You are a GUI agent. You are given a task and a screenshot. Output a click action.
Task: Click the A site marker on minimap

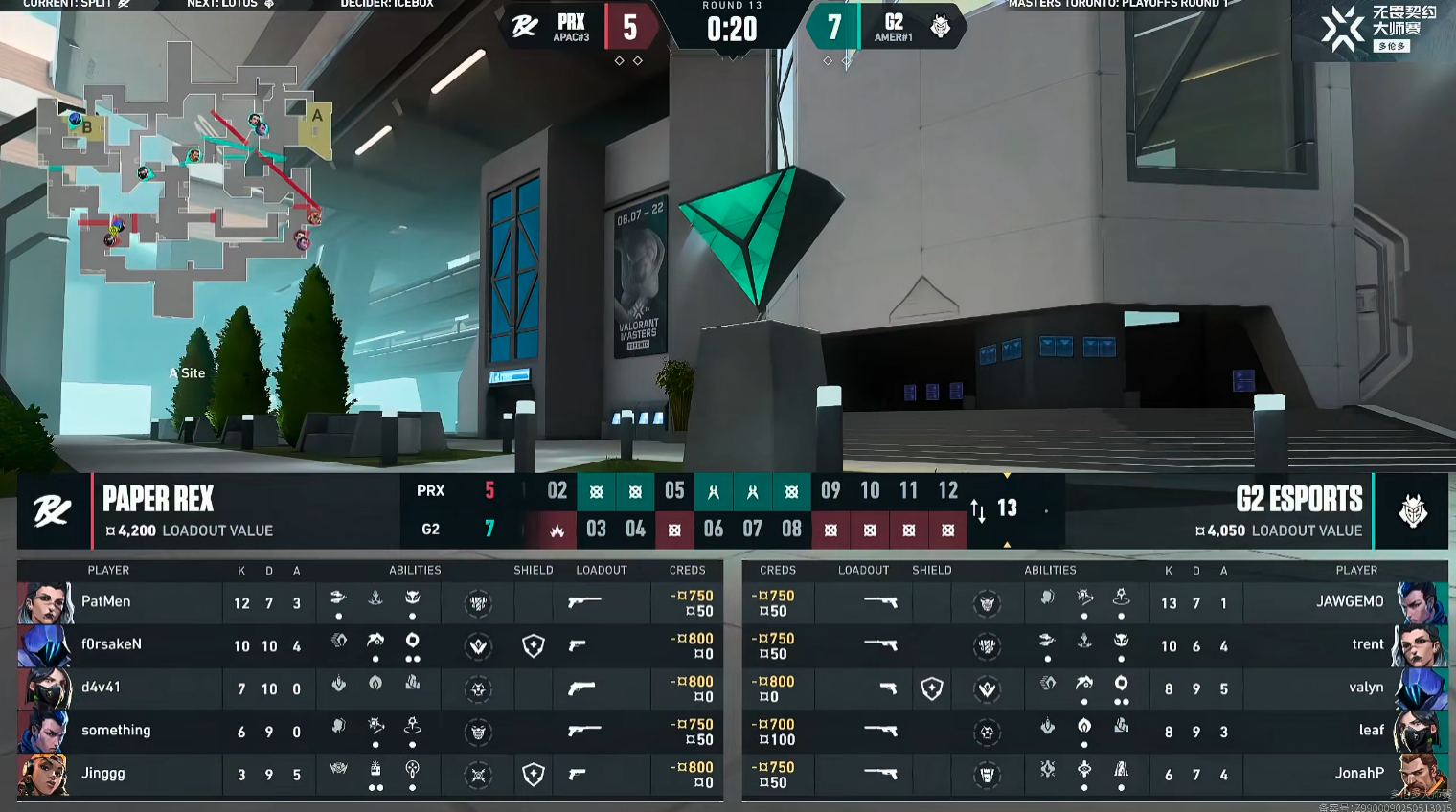(317, 116)
